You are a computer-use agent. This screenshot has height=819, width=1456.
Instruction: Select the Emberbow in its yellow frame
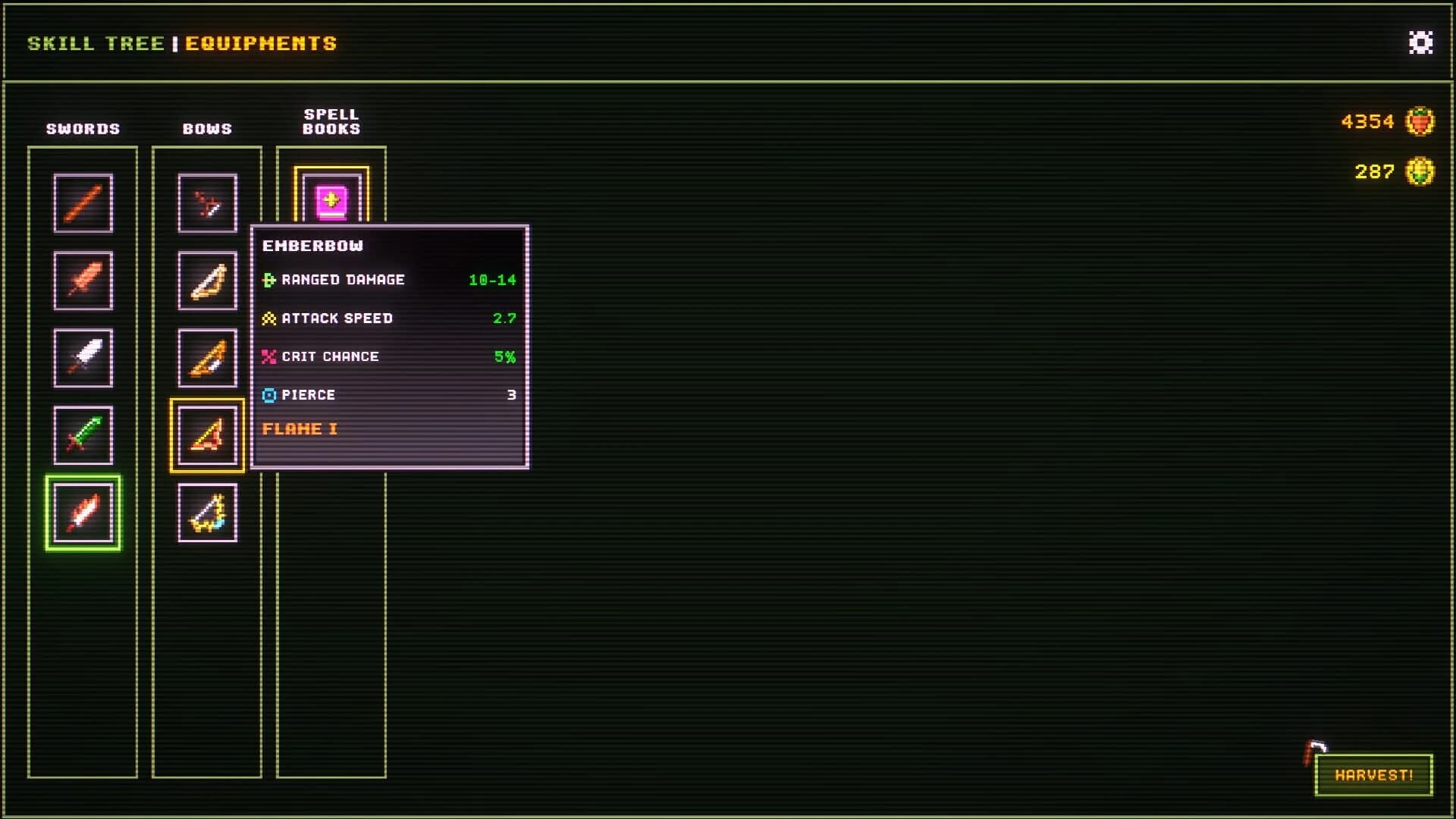coord(206,436)
